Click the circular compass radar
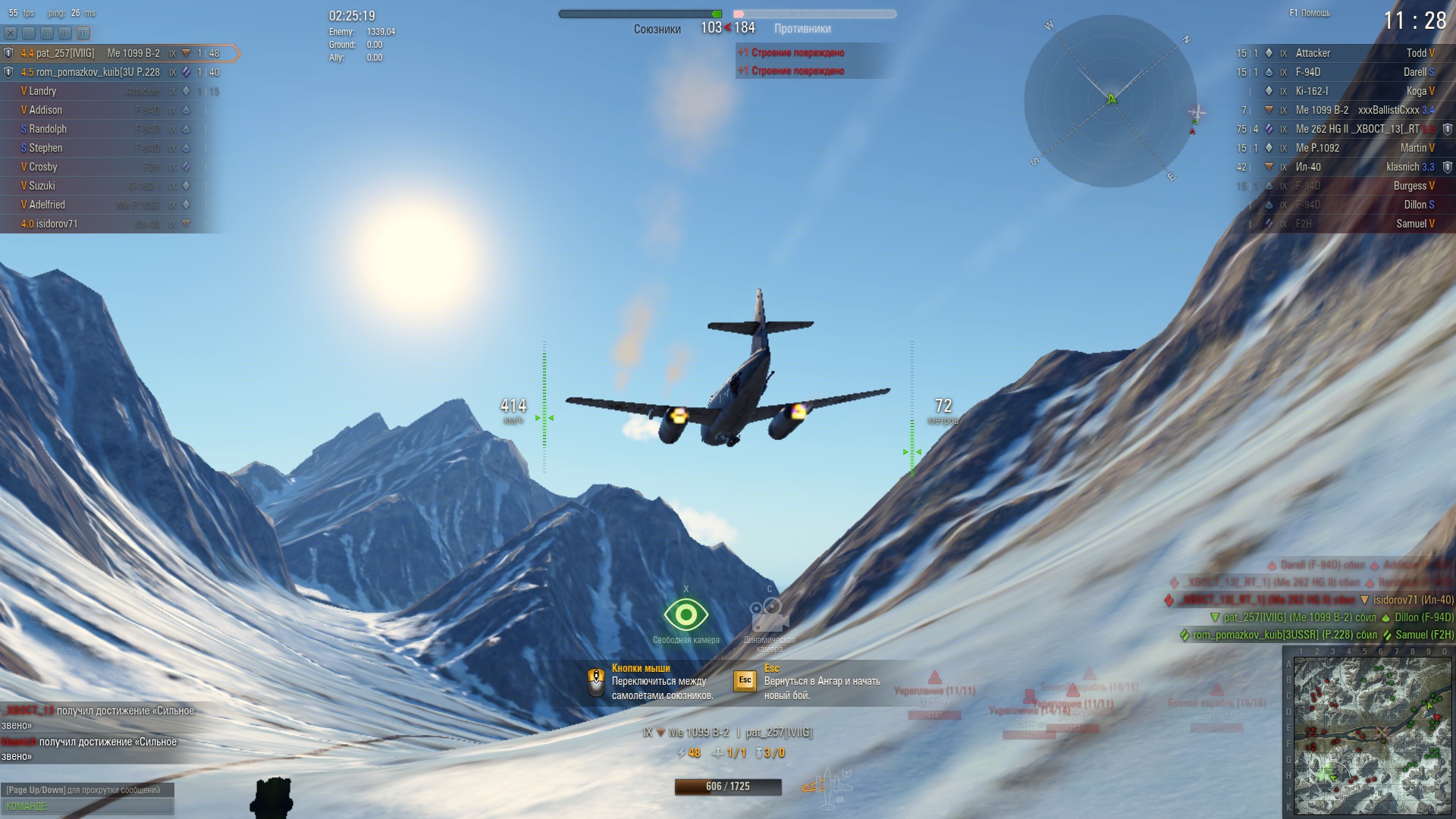Screen dimensions: 1456x819 point(1110,101)
